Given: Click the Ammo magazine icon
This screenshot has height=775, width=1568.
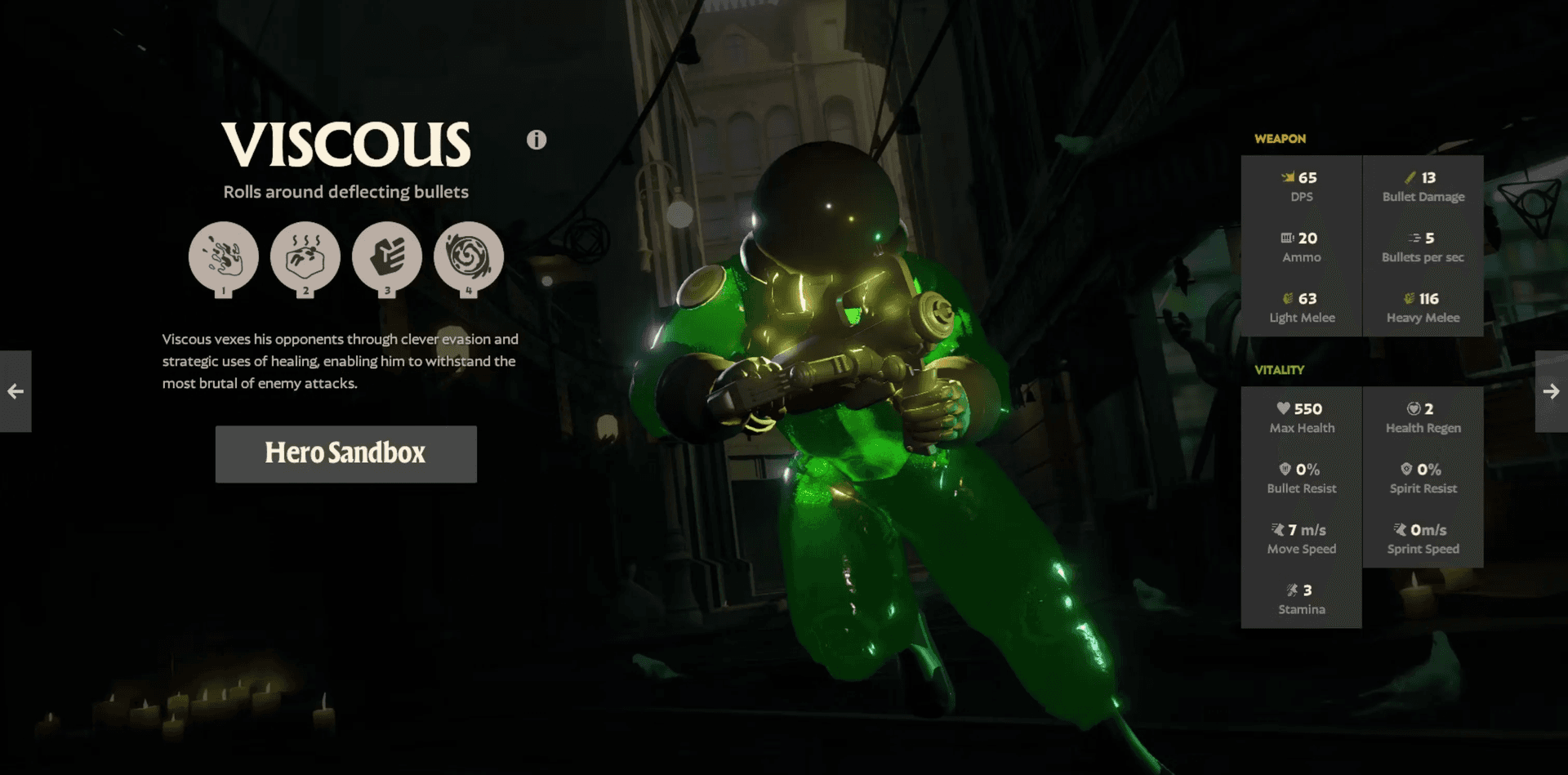Looking at the screenshot, I should coord(1288,238).
